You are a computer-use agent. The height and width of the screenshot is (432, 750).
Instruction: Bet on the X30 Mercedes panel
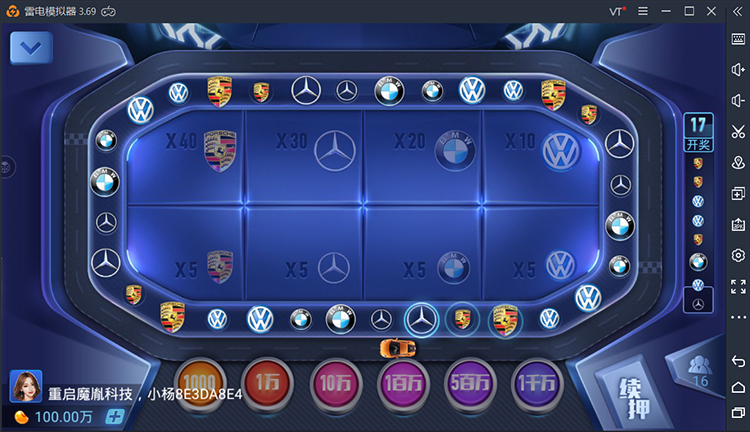tap(305, 155)
